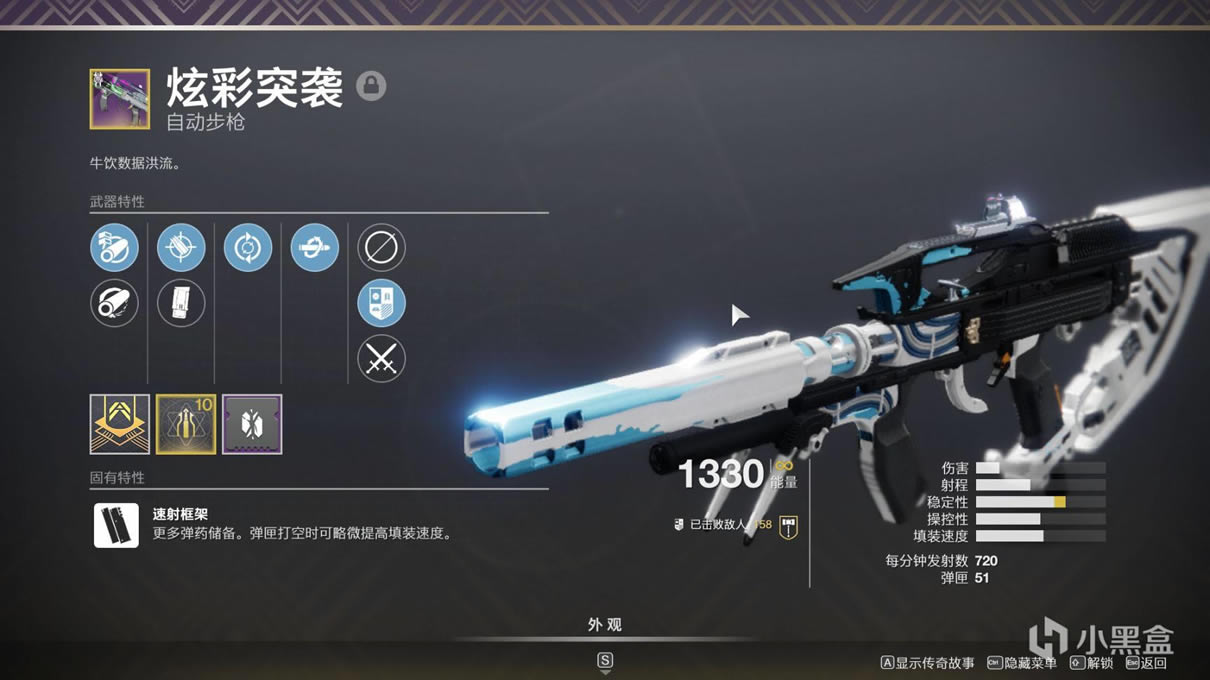This screenshot has width=1210, height=680.
Task: Inspect the 速射框架 intrinsic perk icon
Action: (x=116, y=525)
